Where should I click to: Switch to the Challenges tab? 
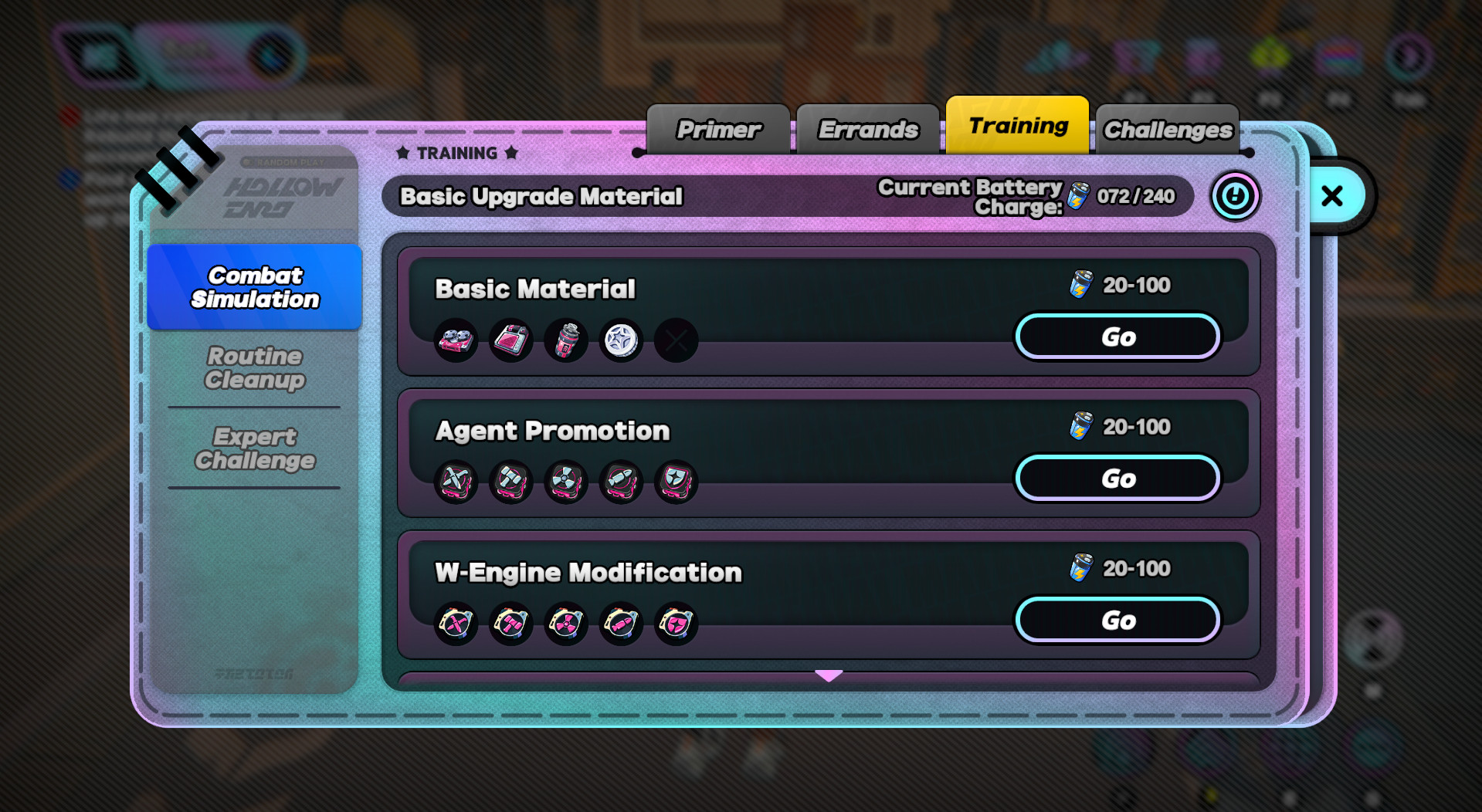click(x=1166, y=129)
